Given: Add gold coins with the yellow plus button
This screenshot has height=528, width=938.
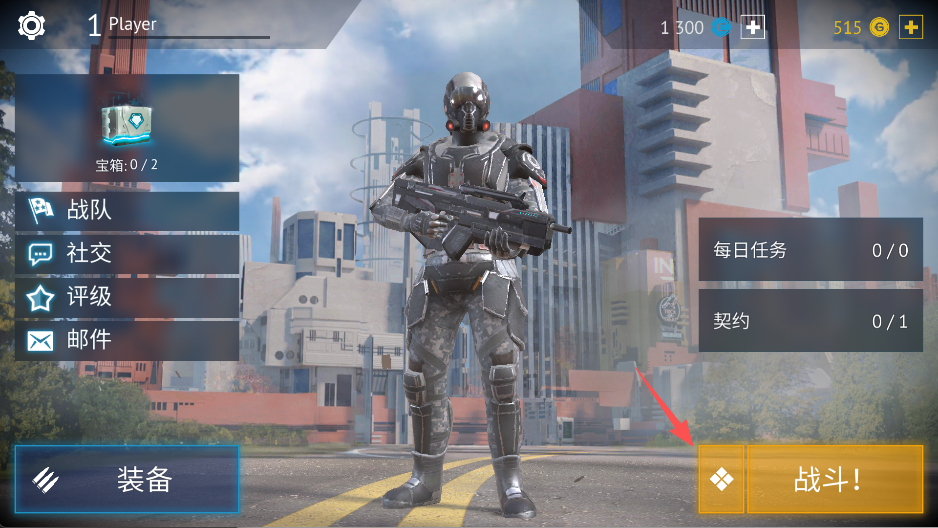Looking at the screenshot, I should (910, 28).
